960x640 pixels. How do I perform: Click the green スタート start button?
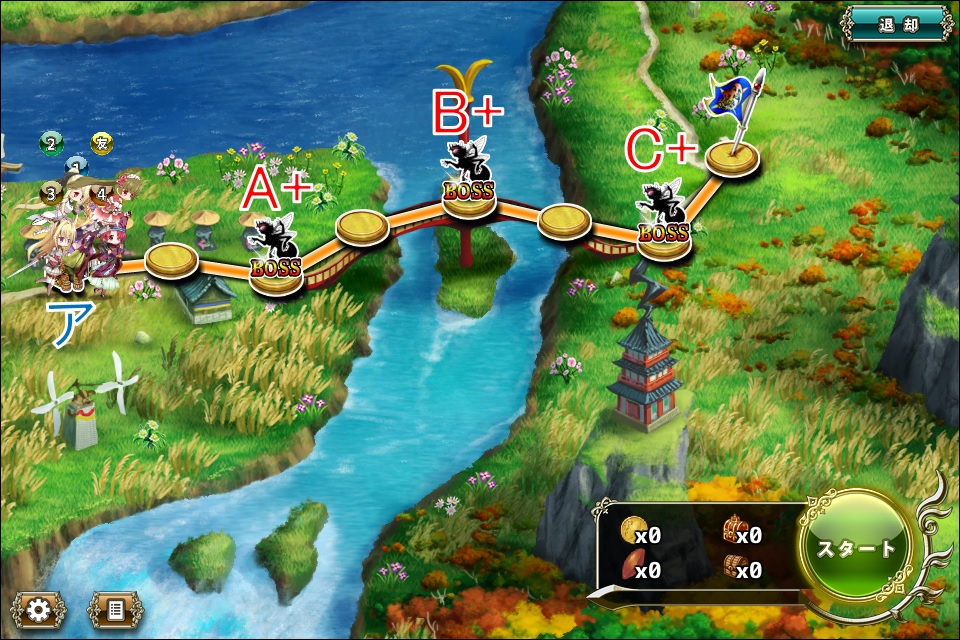point(858,548)
